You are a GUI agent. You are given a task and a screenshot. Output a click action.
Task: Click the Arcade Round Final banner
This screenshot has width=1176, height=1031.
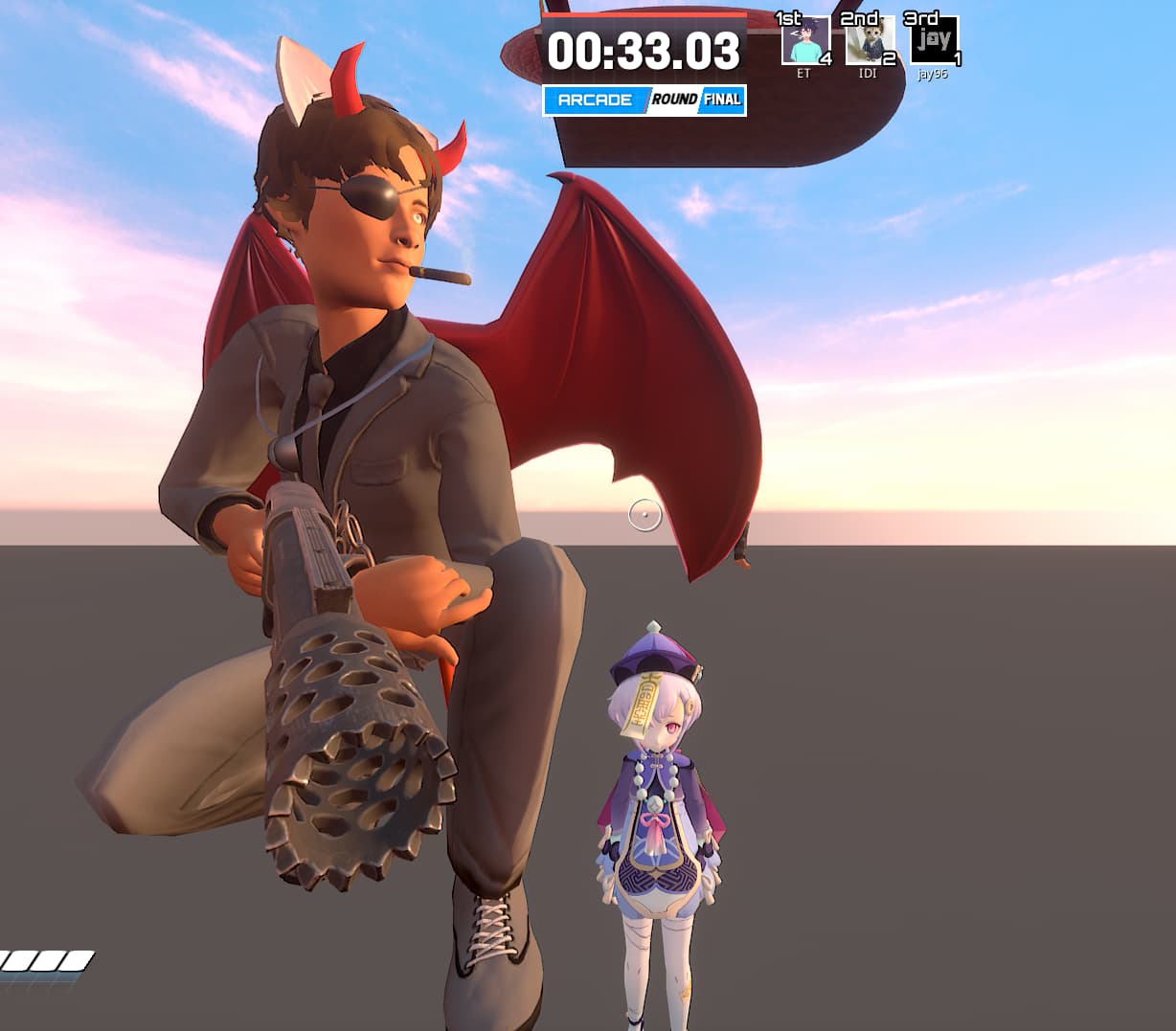coord(645,101)
